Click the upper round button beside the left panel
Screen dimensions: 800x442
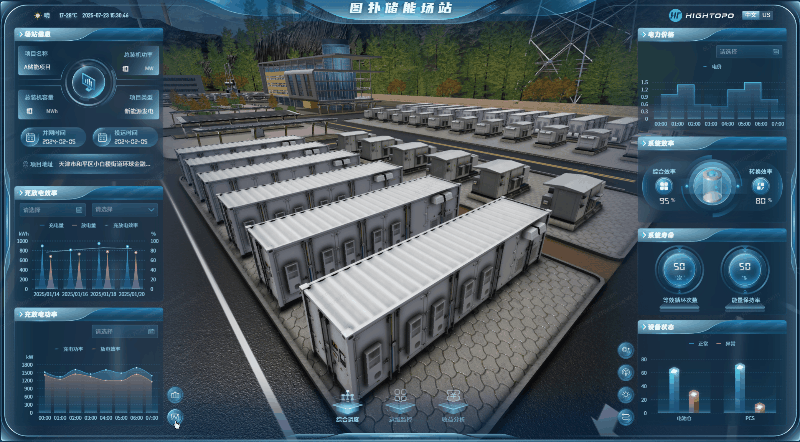176,394
